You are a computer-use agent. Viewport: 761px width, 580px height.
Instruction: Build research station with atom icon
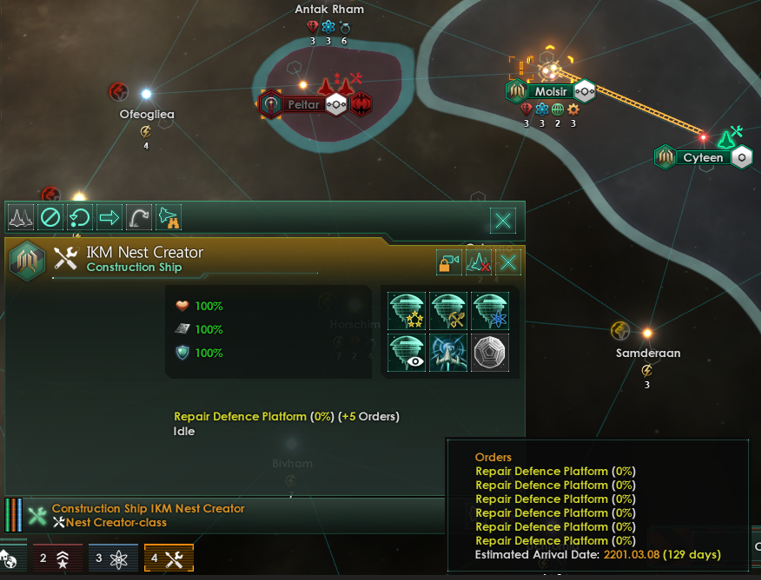(x=491, y=311)
